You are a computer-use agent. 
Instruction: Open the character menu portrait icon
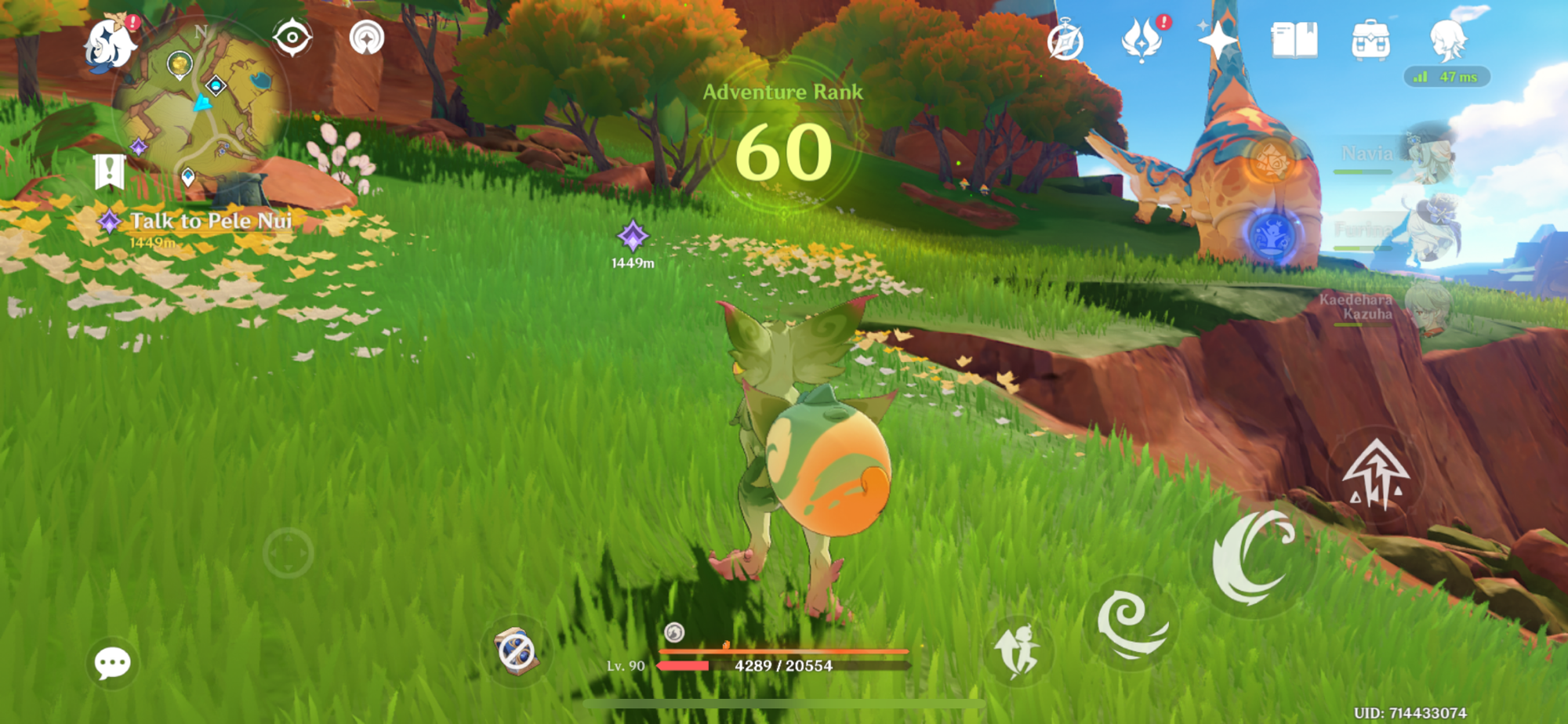point(1447,39)
